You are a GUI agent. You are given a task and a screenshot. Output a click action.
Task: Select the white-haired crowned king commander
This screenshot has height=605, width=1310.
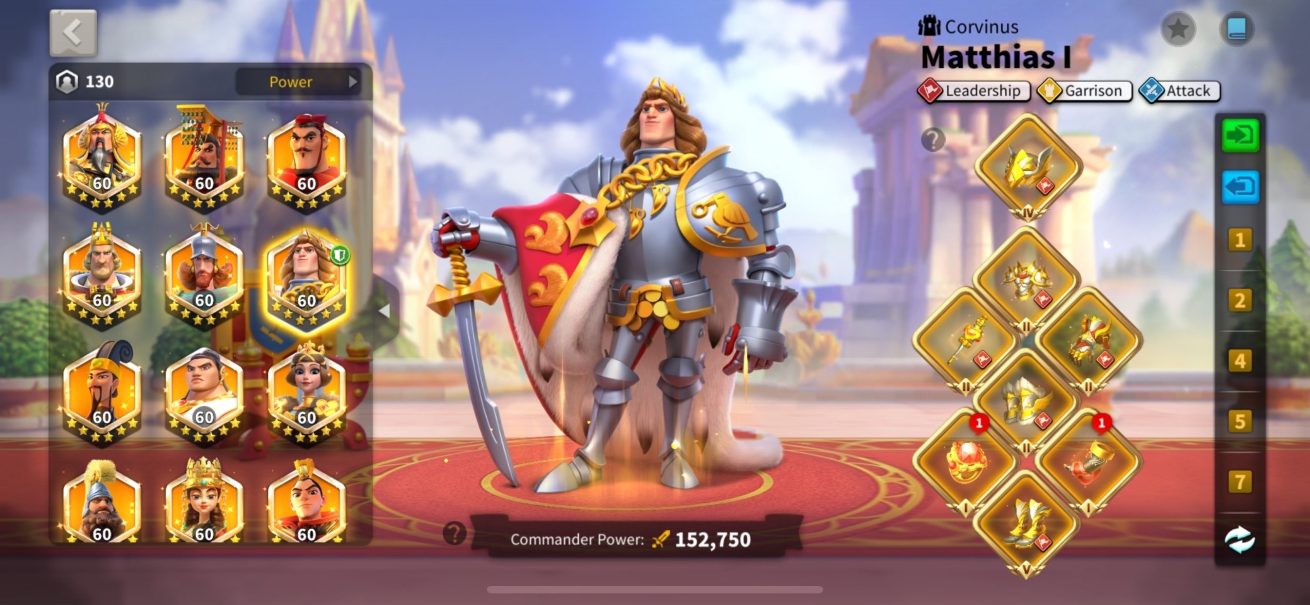coord(102,272)
